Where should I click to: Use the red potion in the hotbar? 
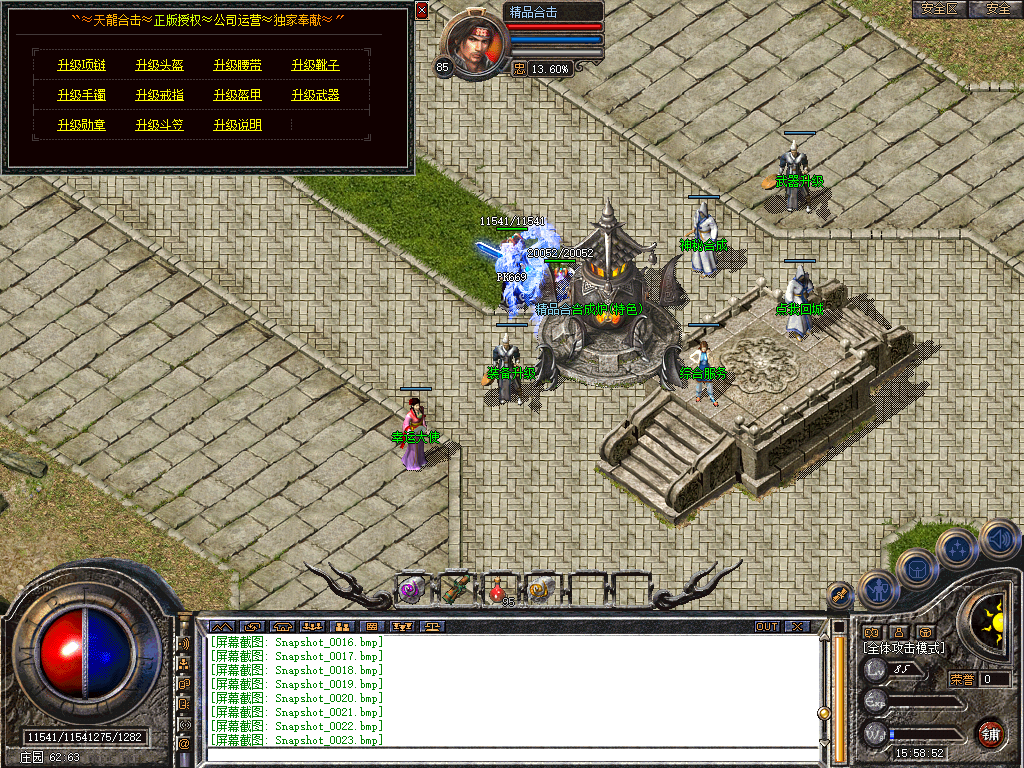coord(497,590)
